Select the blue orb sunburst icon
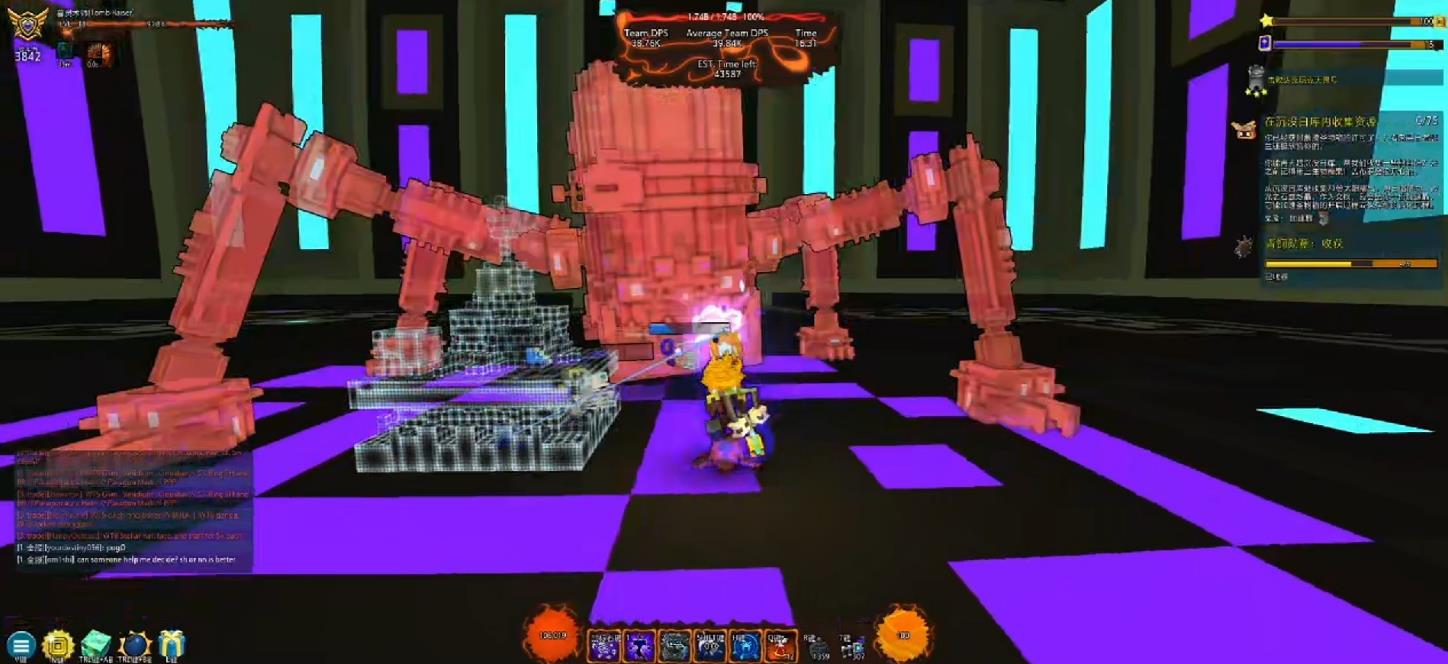1448x664 pixels. (x=134, y=645)
